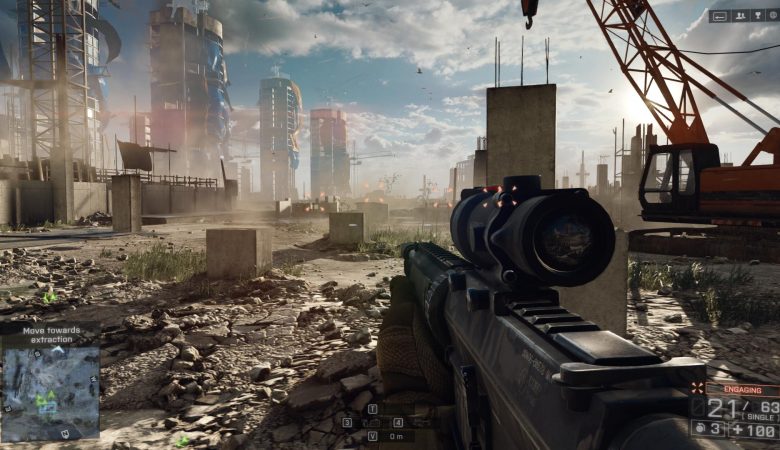Open the squad members icon
The image size is (780, 450).
click(x=741, y=16)
